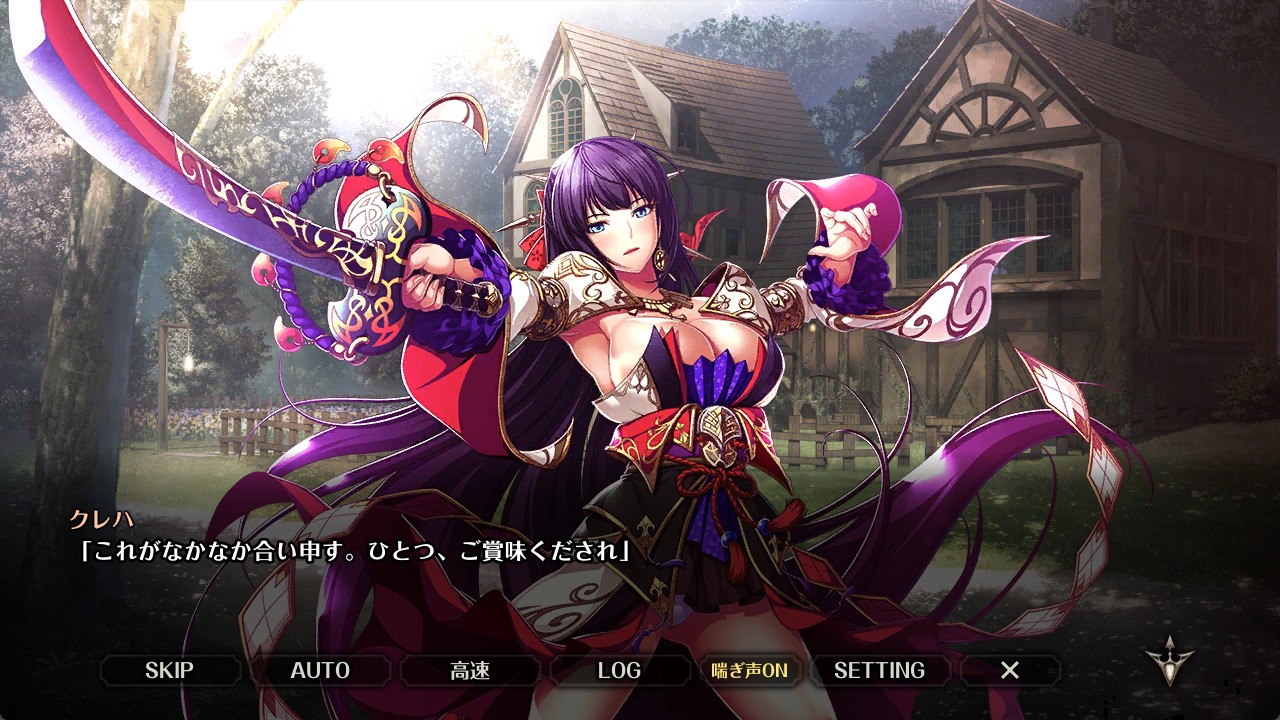Screen dimensions: 1280x720
Task: Open the dialogue LOG
Action: click(x=619, y=670)
